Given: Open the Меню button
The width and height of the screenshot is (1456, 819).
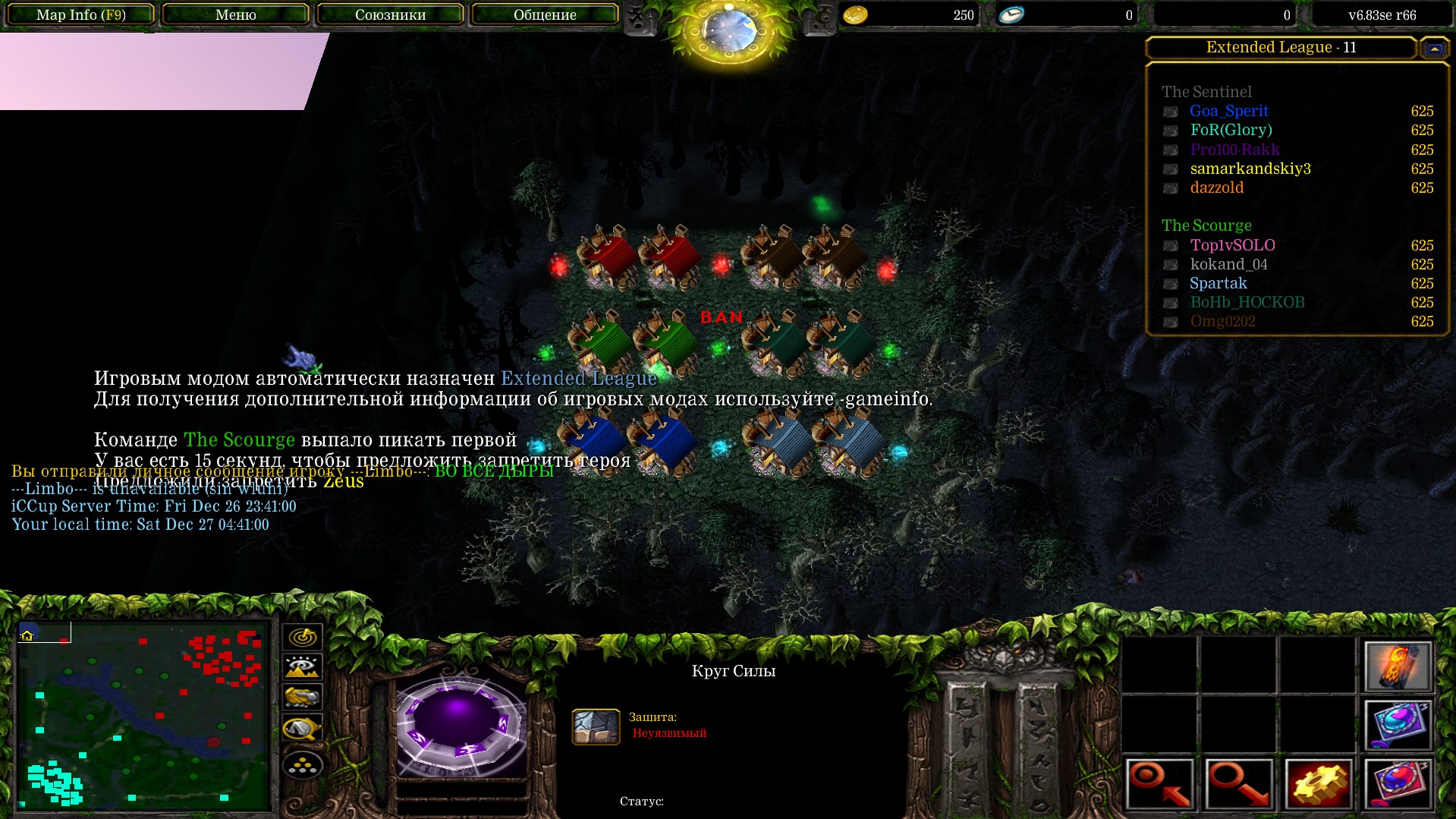Looking at the screenshot, I should pyautogui.click(x=235, y=15).
